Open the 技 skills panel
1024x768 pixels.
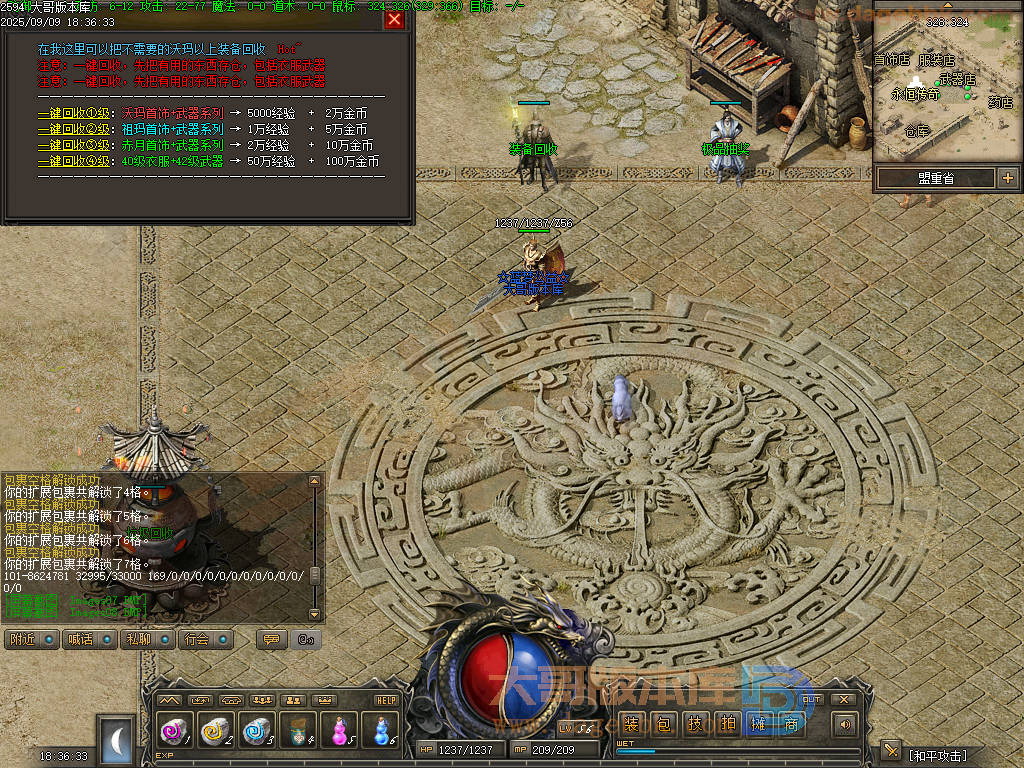point(696,724)
